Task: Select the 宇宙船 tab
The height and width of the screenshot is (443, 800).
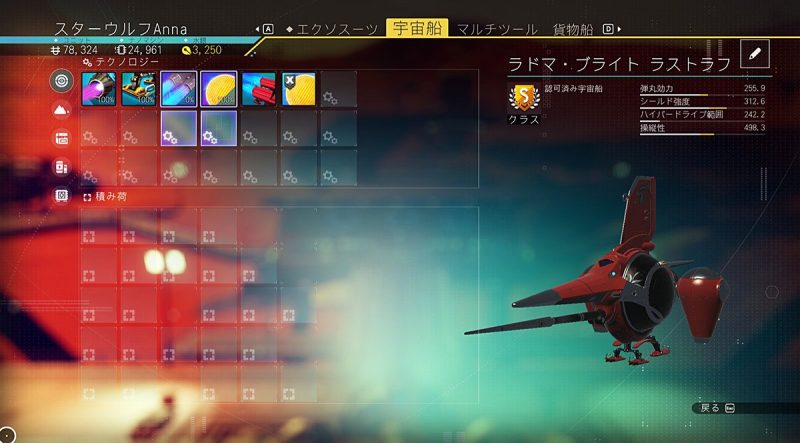Action: pos(416,29)
